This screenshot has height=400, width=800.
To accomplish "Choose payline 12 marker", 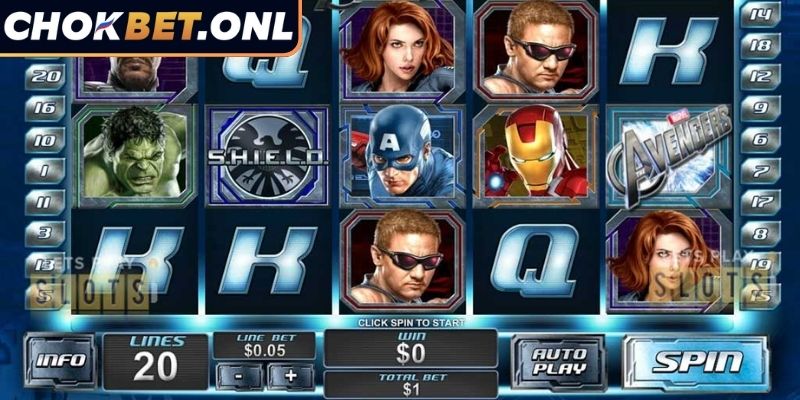I will pyautogui.click(x=762, y=77).
